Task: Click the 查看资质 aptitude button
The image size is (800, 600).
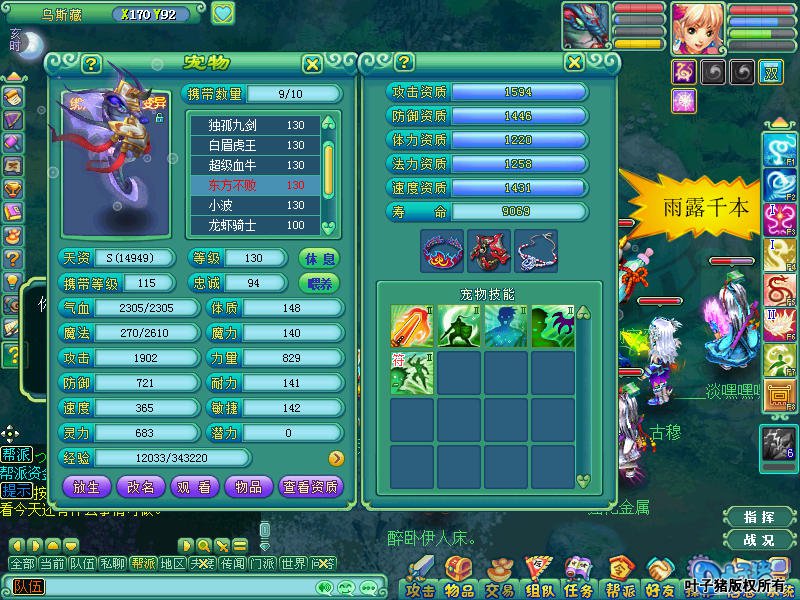Action: (x=311, y=487)
